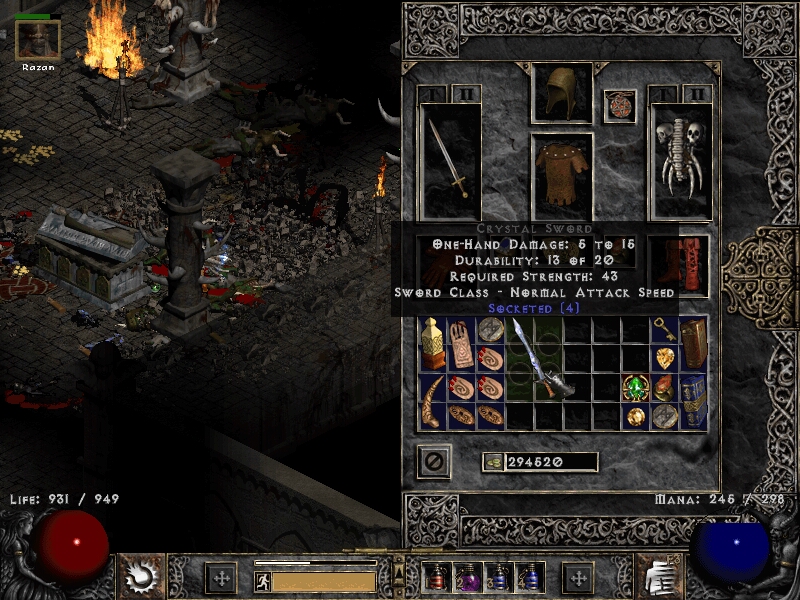Select the equipped sword in the weapon slot
This screenshot has height=600, width=800.
pyautogui.click(x=450, y=160)
